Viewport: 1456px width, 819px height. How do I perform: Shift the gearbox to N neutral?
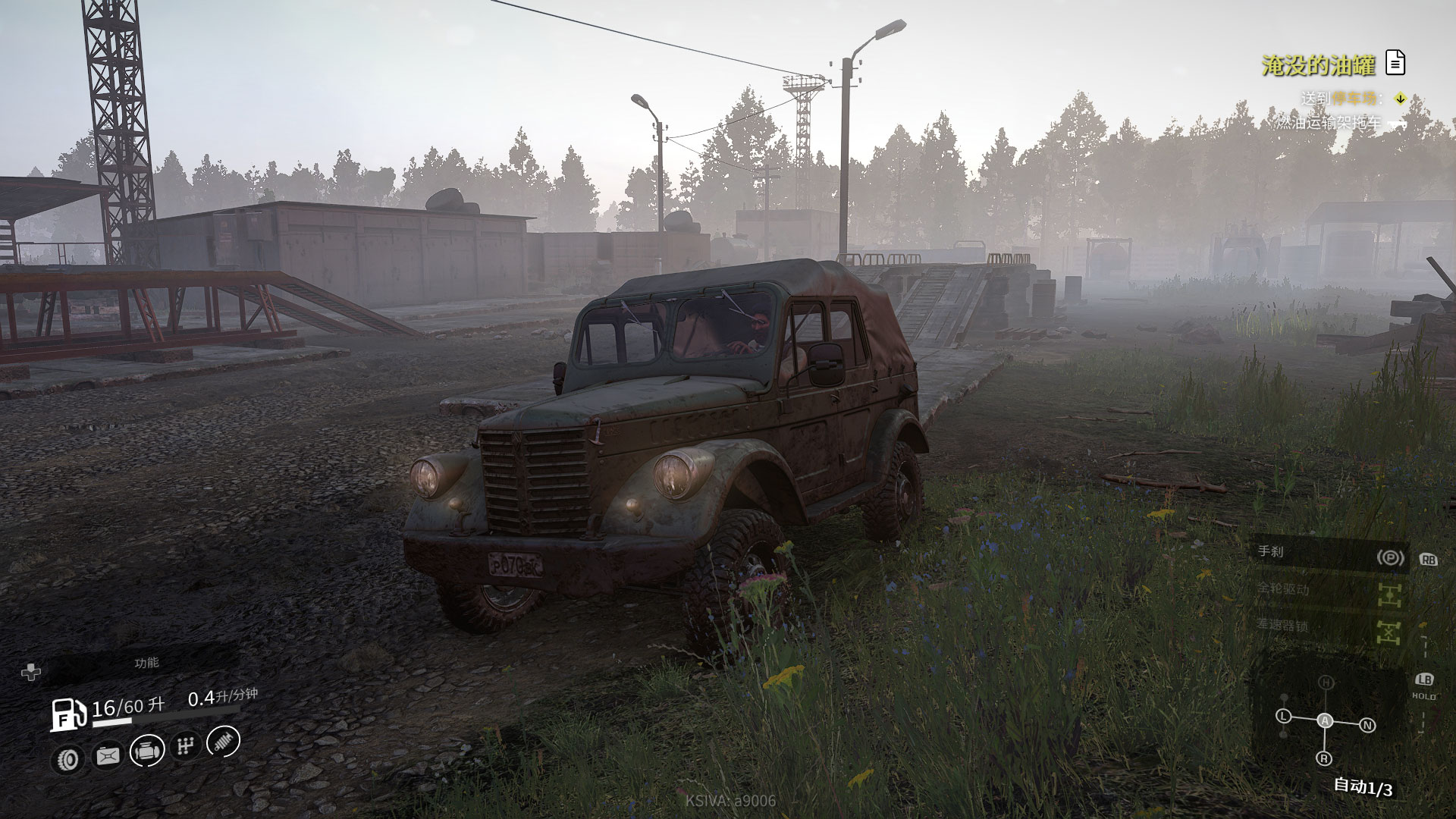tap(1367, 726)
